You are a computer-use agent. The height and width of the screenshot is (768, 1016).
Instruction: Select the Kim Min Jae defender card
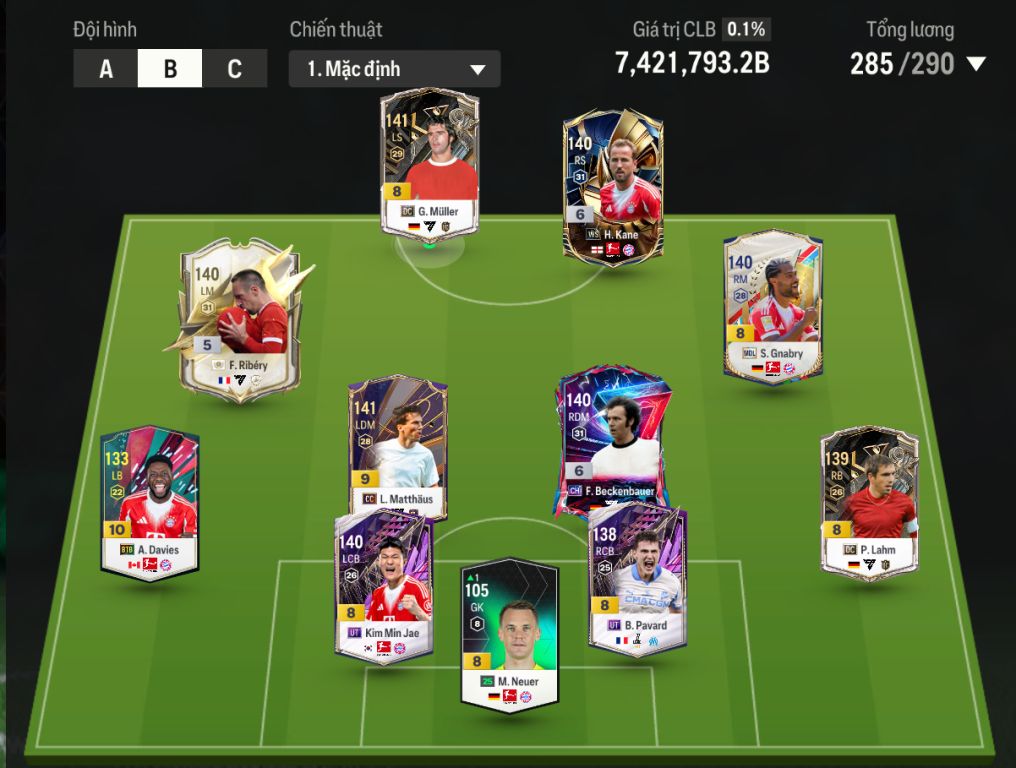click(384, 583)
